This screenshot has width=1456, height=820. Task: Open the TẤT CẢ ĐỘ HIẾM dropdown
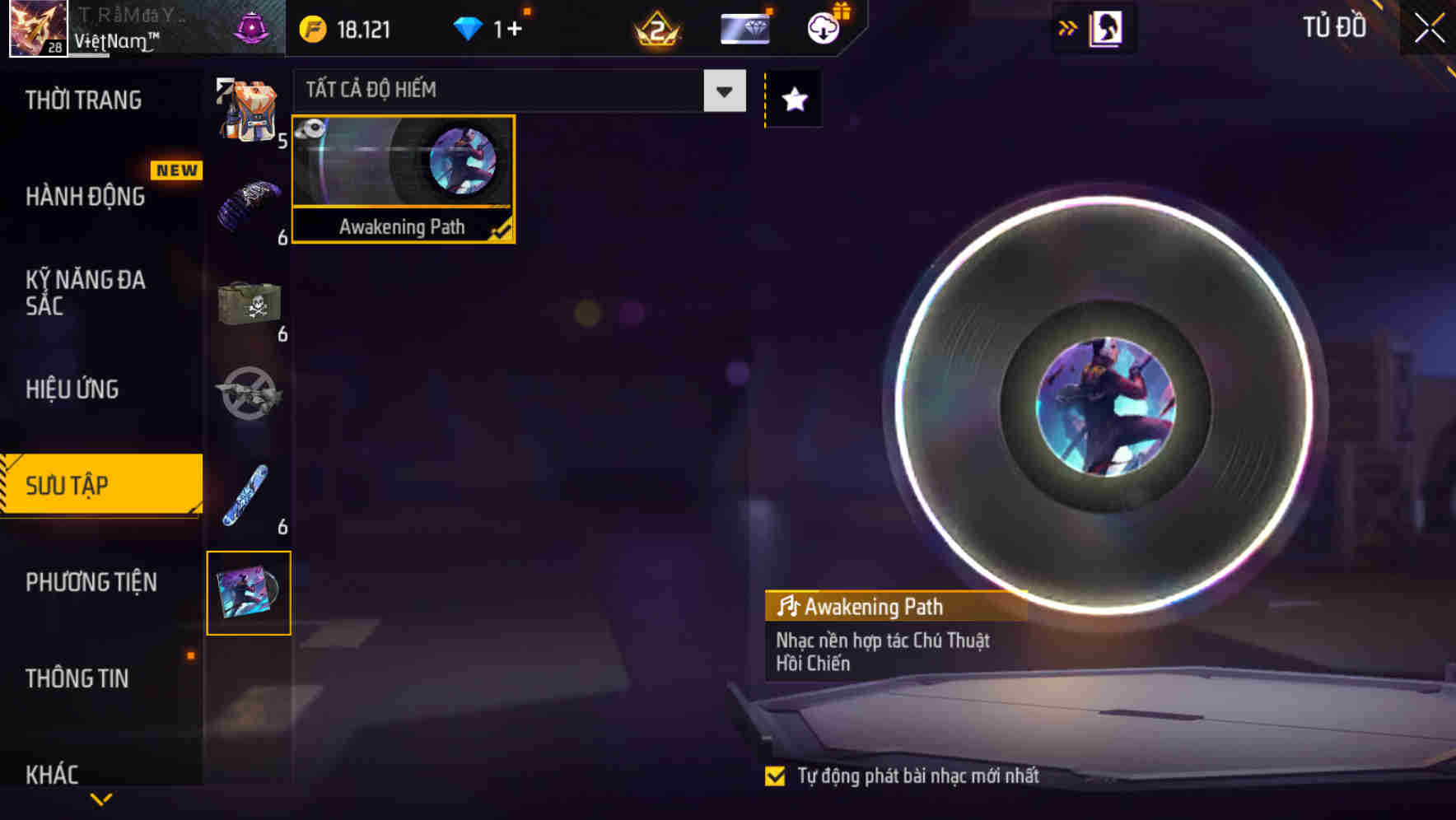(x=723, y=91)
